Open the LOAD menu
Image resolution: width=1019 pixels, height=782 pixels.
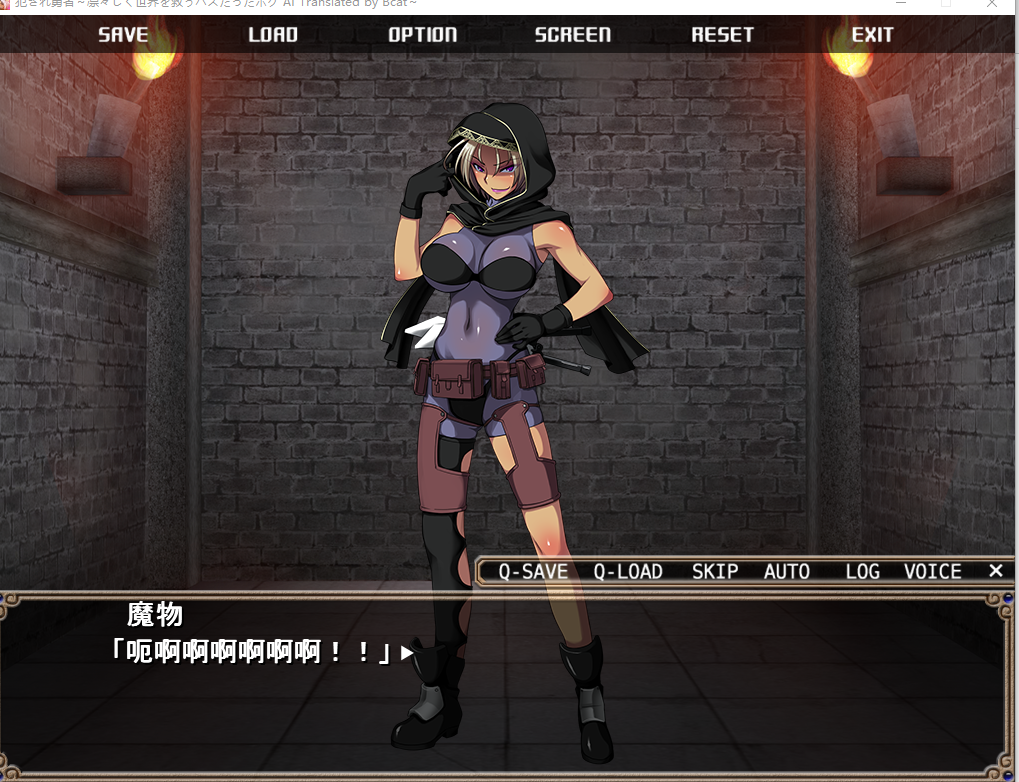[273, 35]
